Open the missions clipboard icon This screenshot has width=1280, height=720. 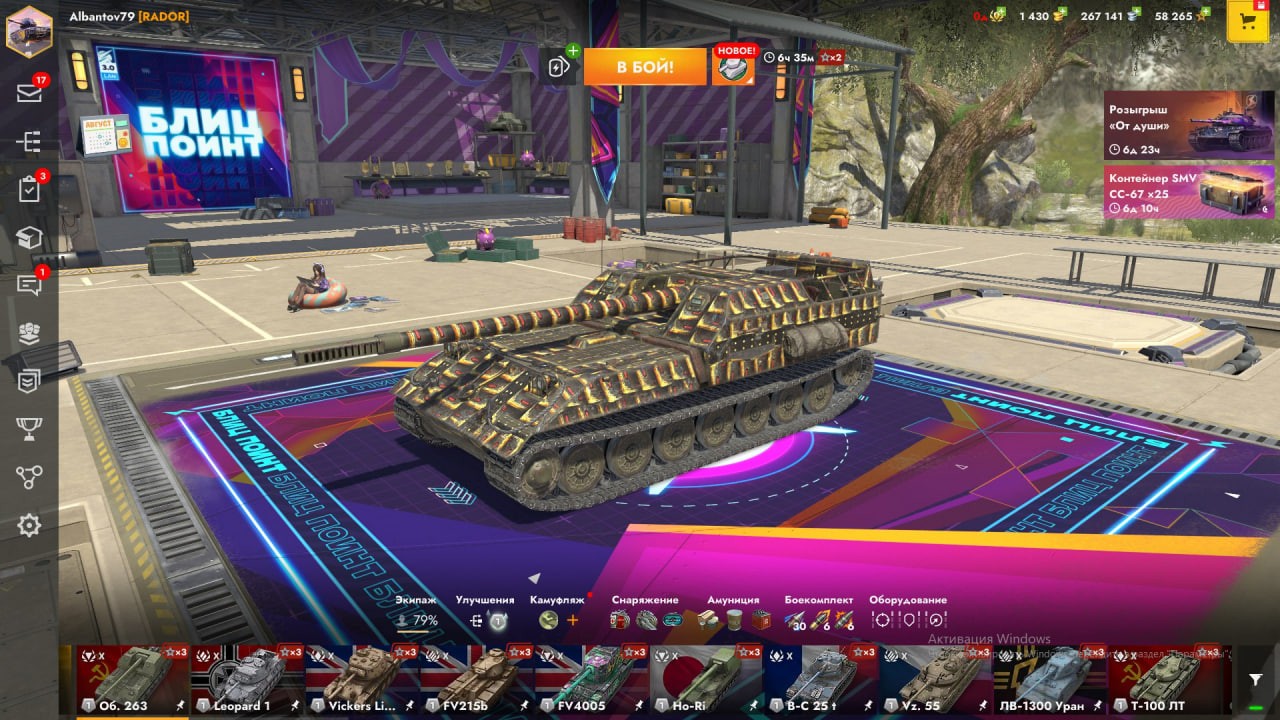[x=29, y=189]
